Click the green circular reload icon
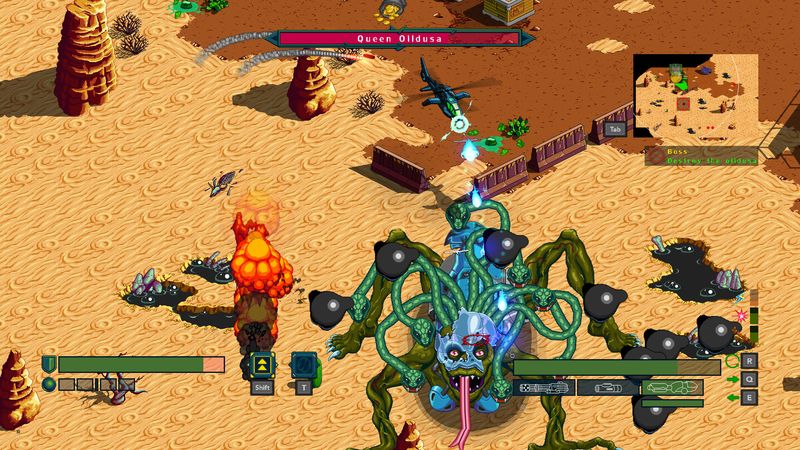This screenshot has height=450, width=800. pos(733,361)
